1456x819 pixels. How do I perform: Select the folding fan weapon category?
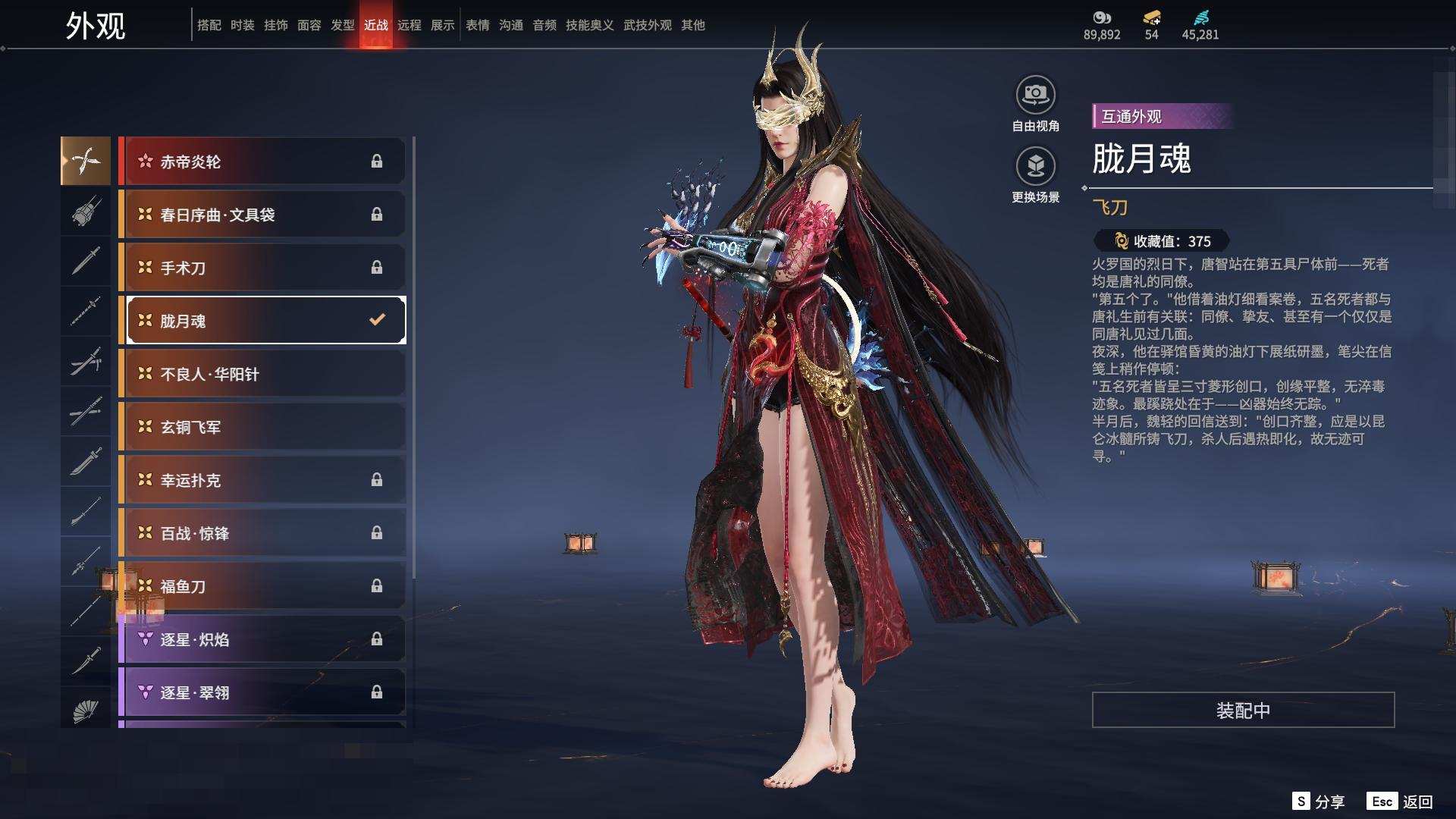pos(86,711)
